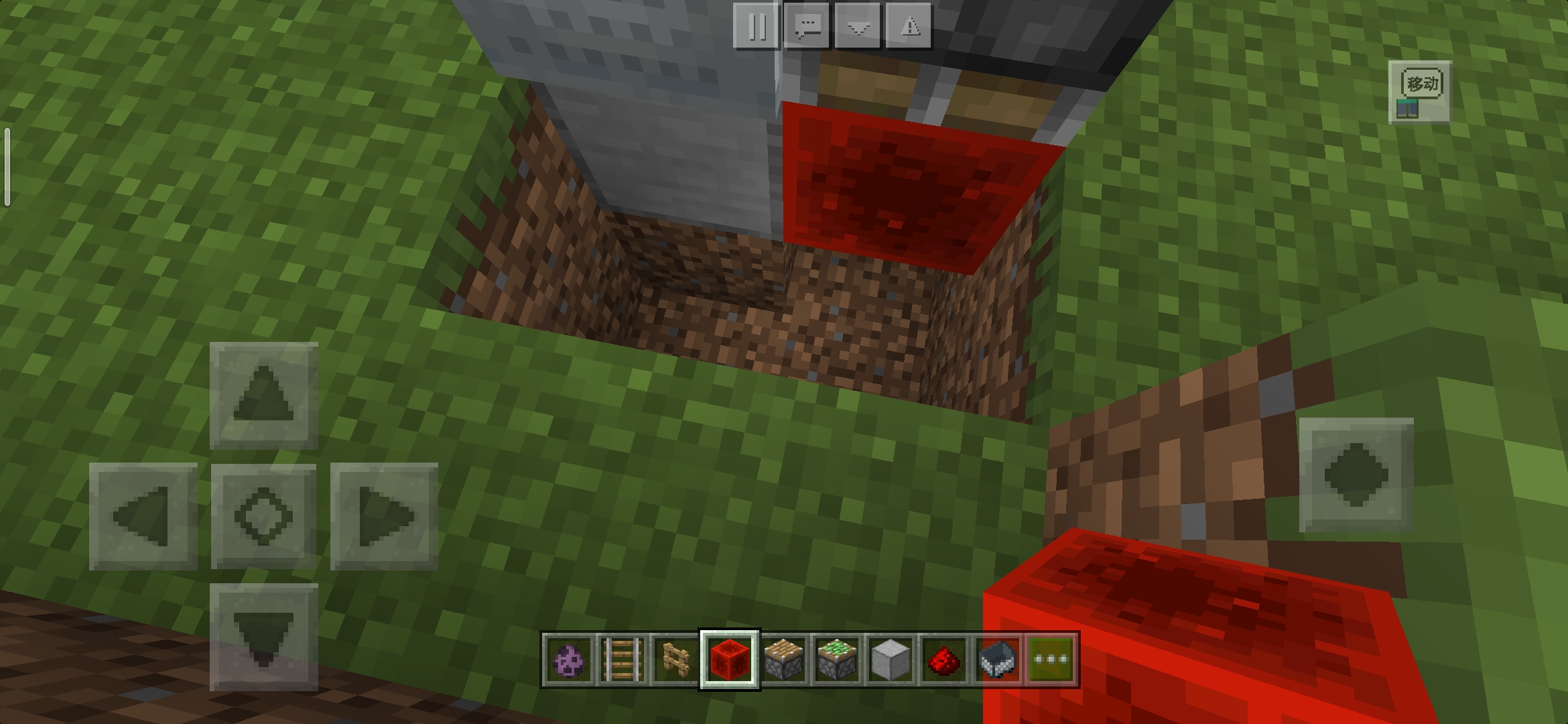Tap the downward arrow button at top

pos(859,27)
